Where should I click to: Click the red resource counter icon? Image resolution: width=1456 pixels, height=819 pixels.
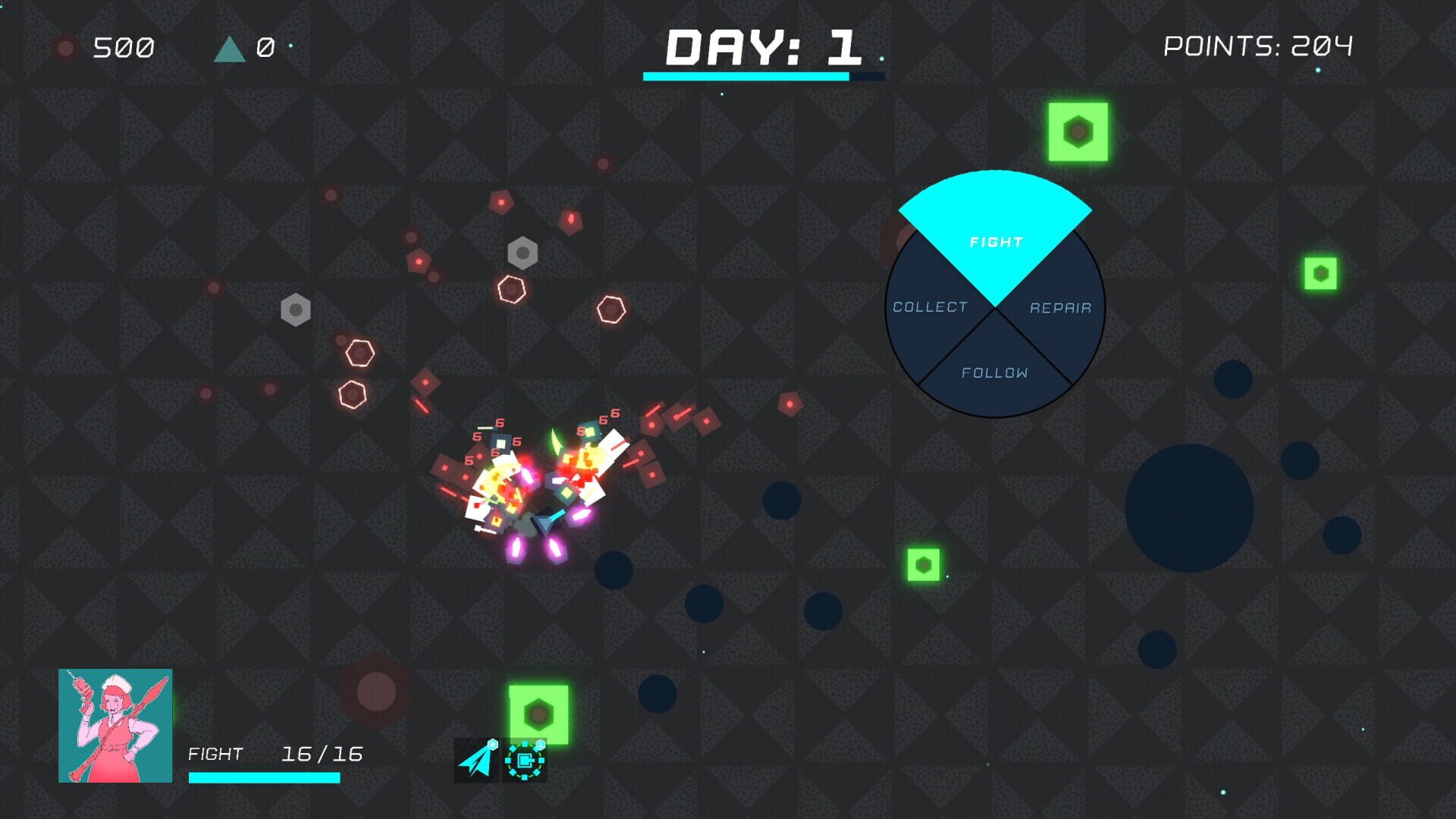pos(67,49)
